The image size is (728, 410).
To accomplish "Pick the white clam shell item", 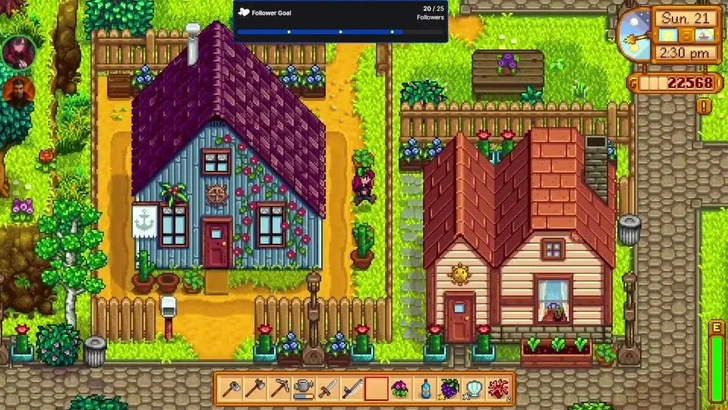I will tap(473, 388).
